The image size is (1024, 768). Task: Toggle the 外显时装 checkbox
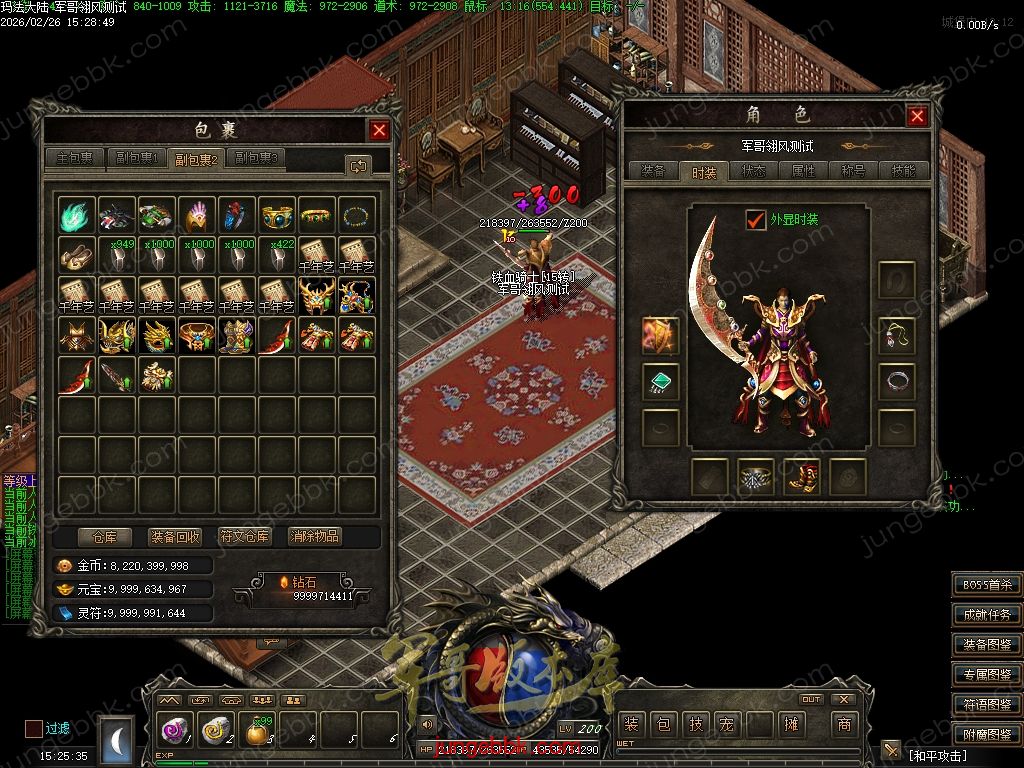point(756,220)
